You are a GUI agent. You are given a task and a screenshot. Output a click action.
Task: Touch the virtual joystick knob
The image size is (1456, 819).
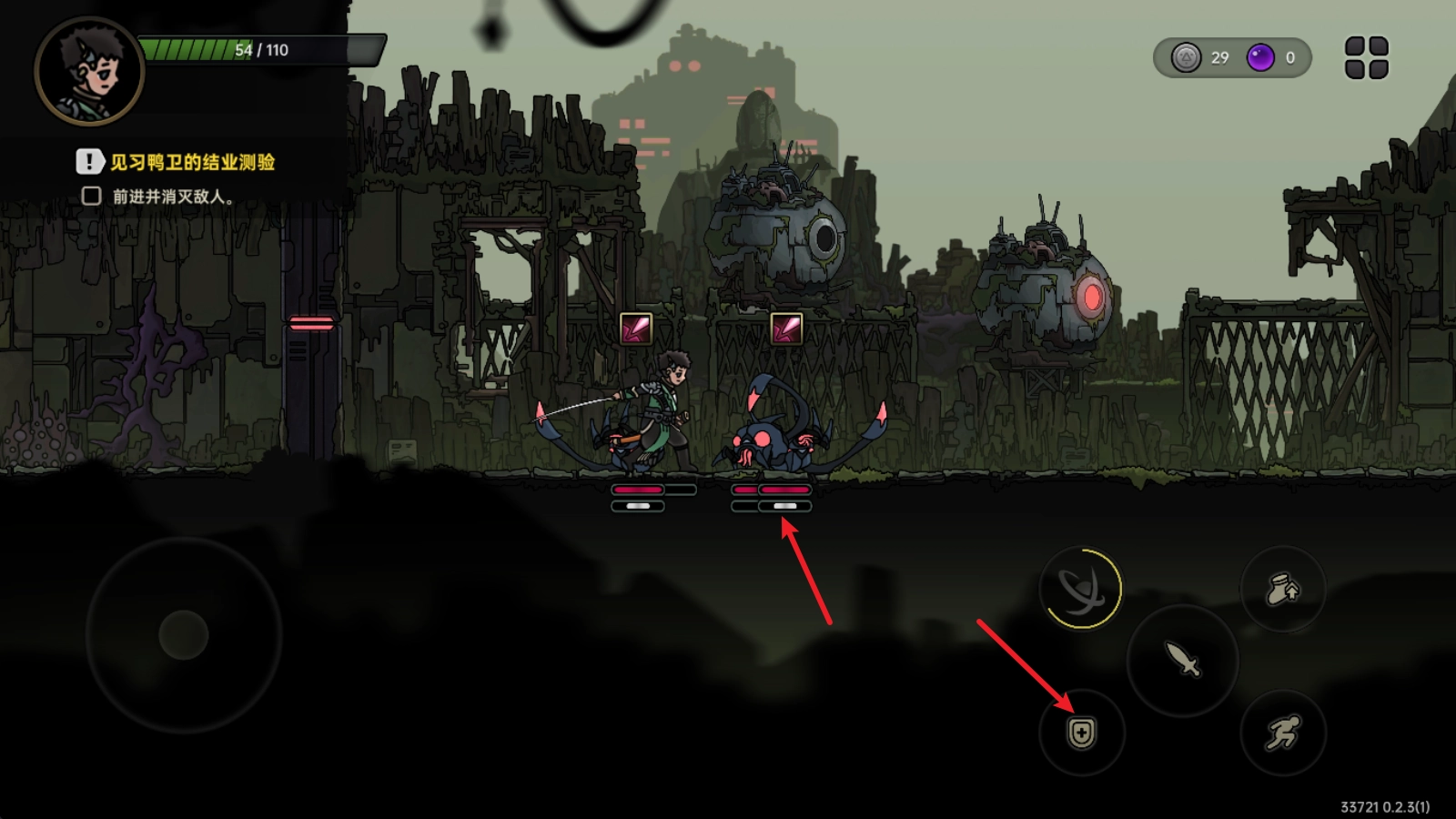184,634
